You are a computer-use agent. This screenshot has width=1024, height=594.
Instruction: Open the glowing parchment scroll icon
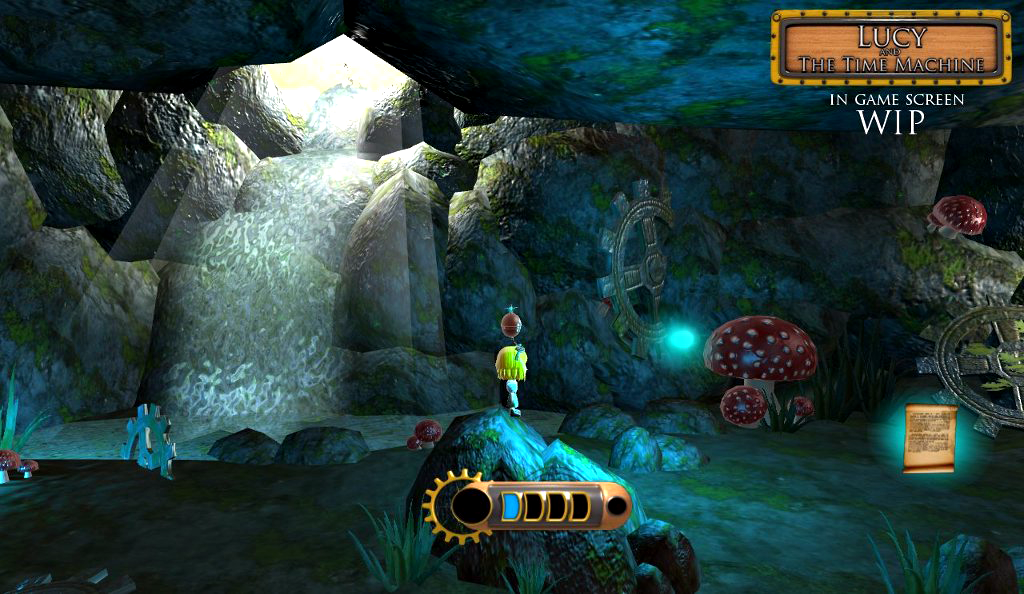click(x=929, y=438)
